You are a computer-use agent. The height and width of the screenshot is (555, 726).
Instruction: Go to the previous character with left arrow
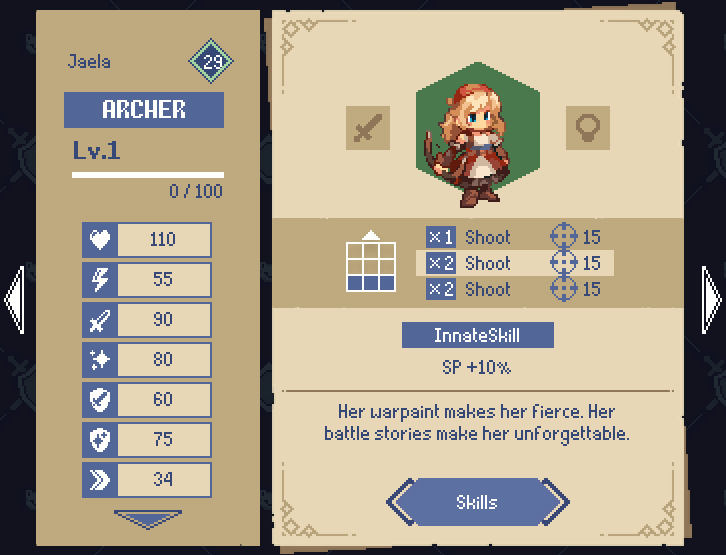coord(14,298)
